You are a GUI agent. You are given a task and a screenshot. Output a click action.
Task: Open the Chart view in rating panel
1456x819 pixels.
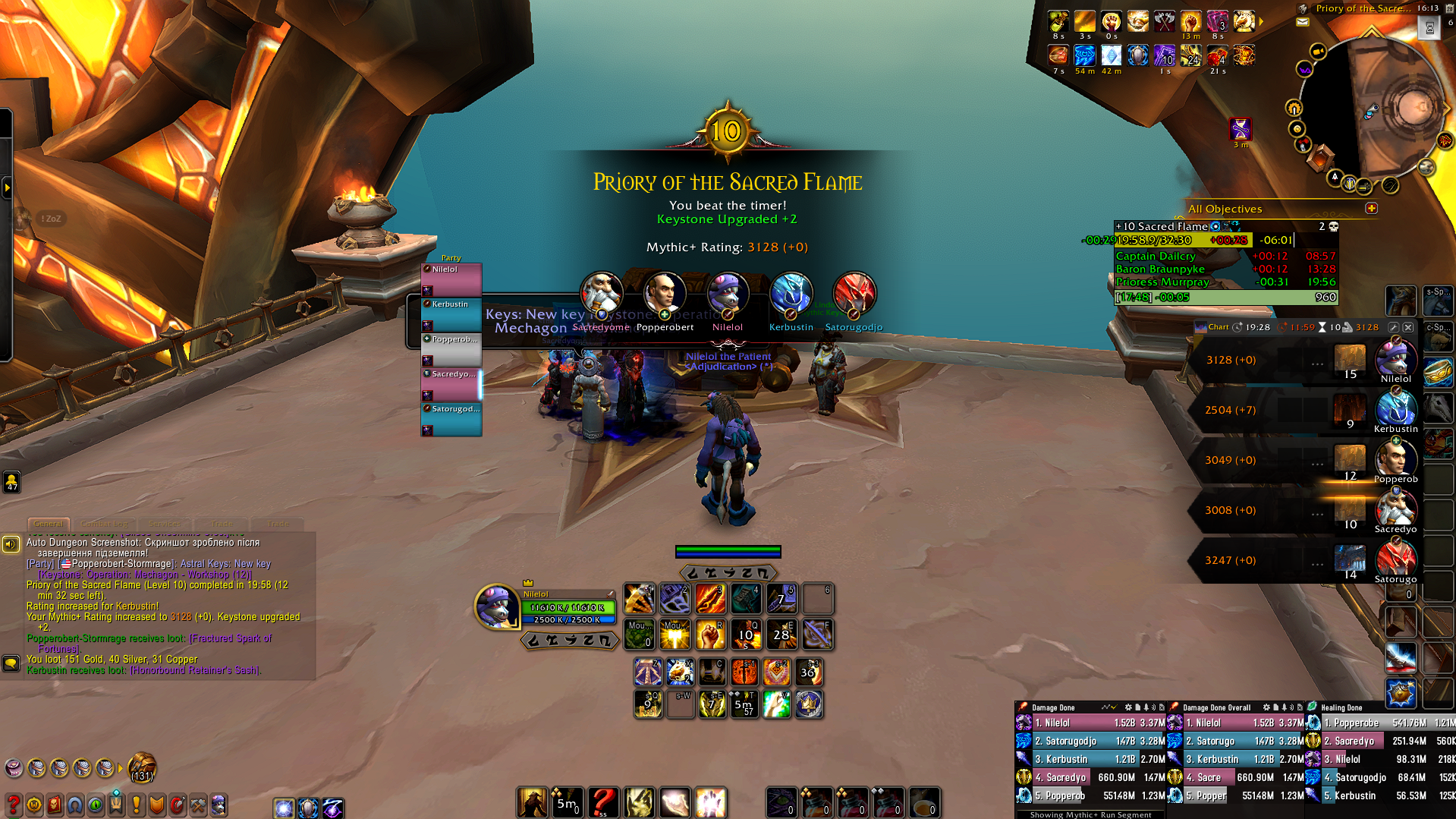[x=1212, y=327]
